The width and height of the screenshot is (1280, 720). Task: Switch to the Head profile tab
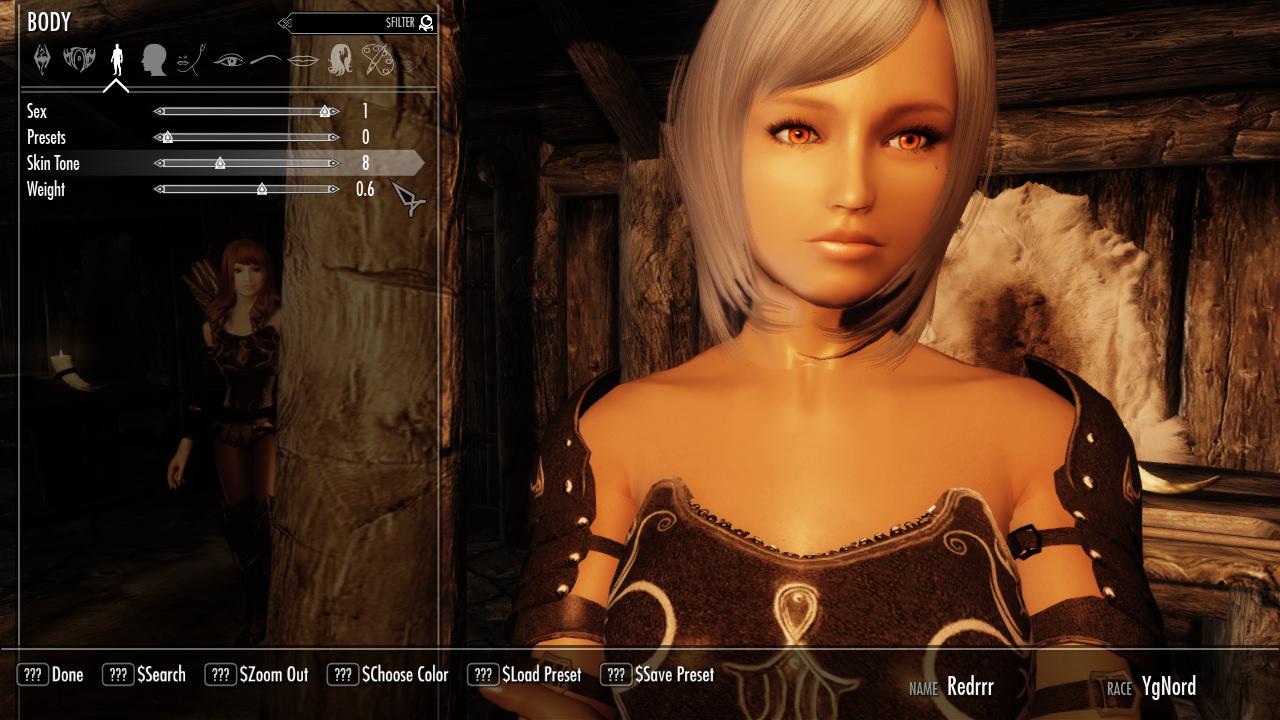[153, 60]
